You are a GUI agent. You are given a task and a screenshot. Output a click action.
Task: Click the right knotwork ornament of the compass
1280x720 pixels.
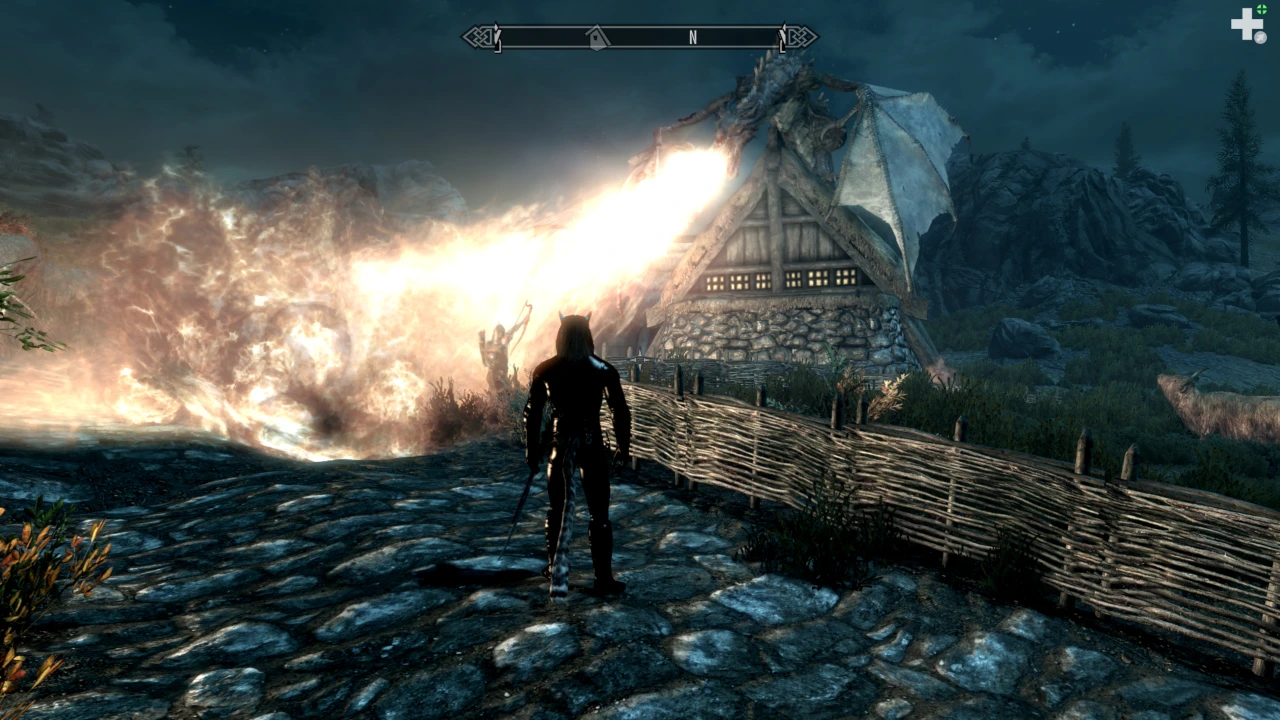[801, 37]
